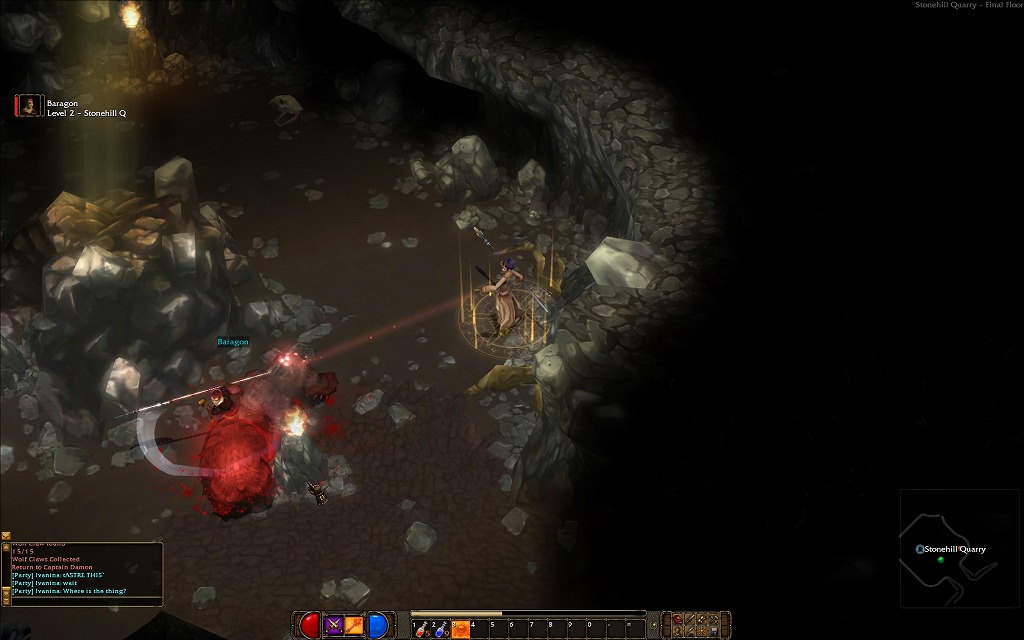The image size is (1024, 640).
Task: Open the minimap showing Stonehill Quarry
Action: 959,548
